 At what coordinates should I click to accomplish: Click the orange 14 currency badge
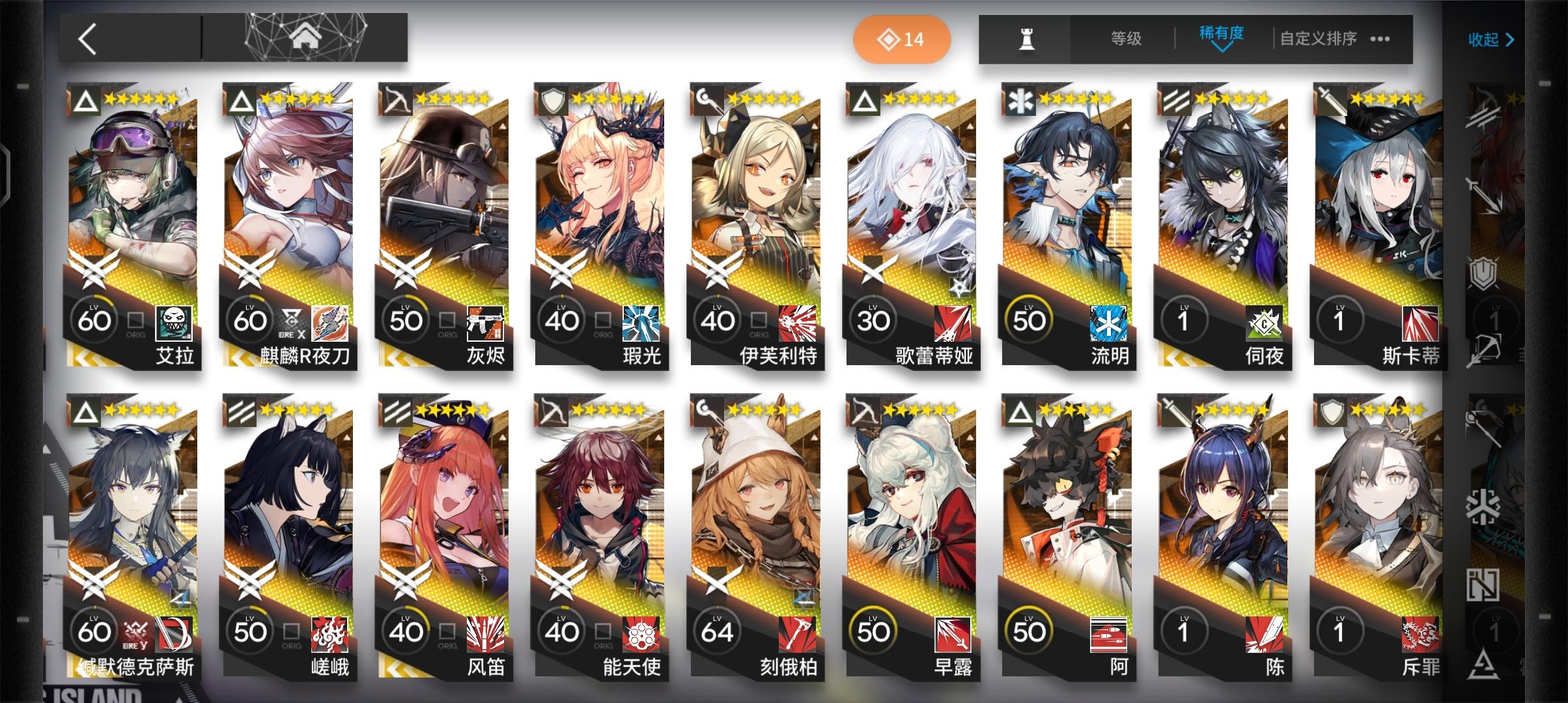[901, 39]
